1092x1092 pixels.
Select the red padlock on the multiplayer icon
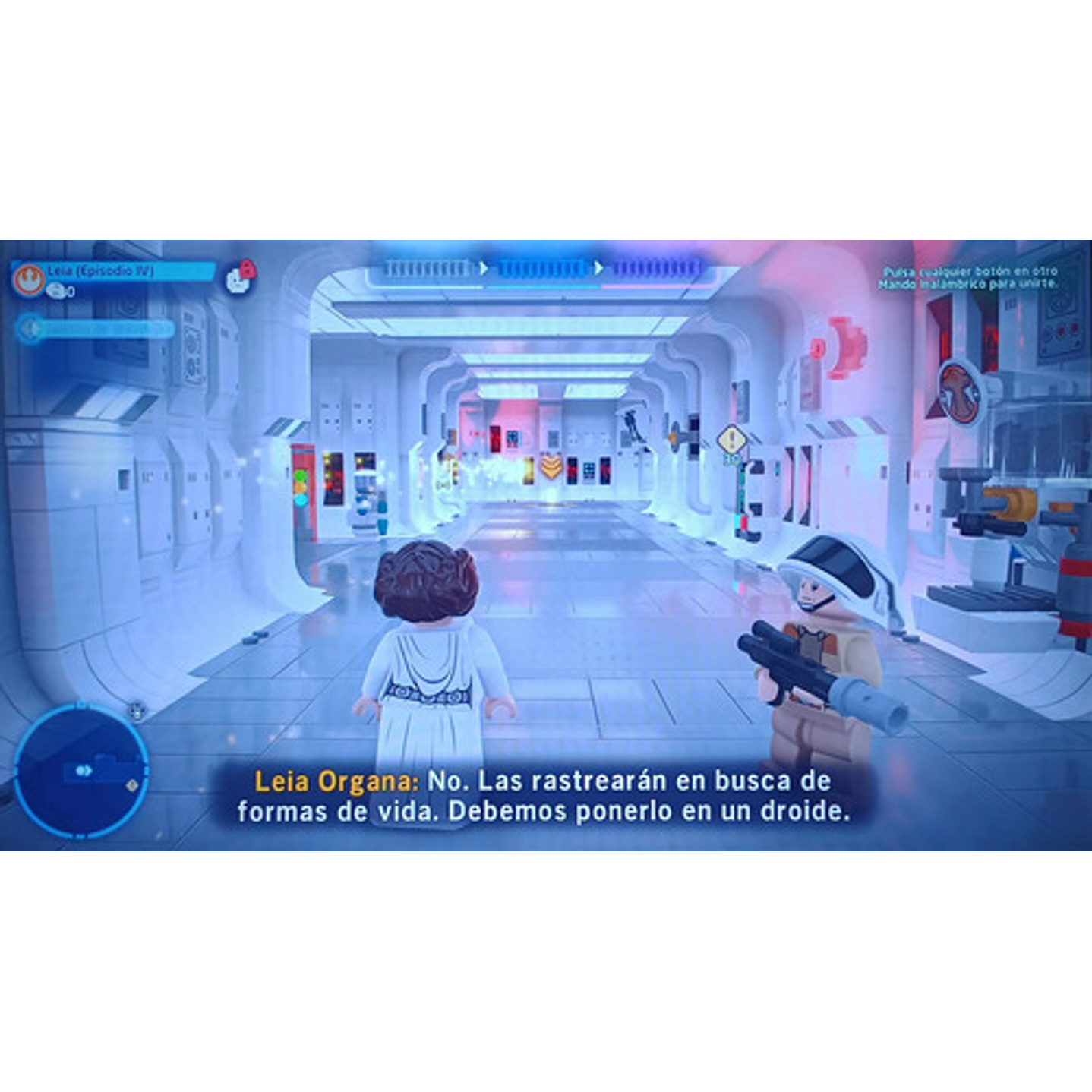pyautogui.click(x=247, y=270)
